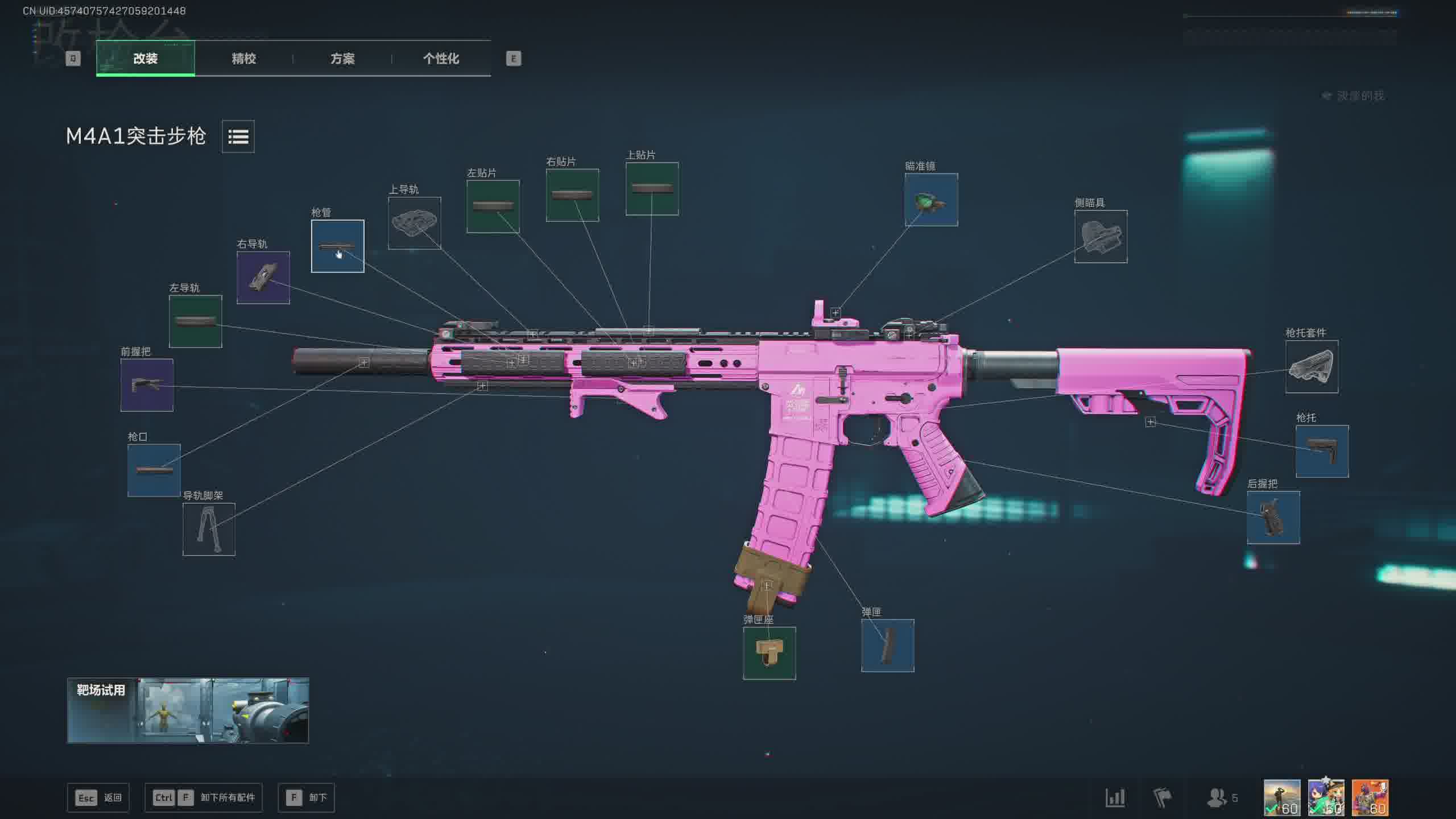Open the 侧瞄具 side sight slot
1456x819 pixels.
(1101, 237)
